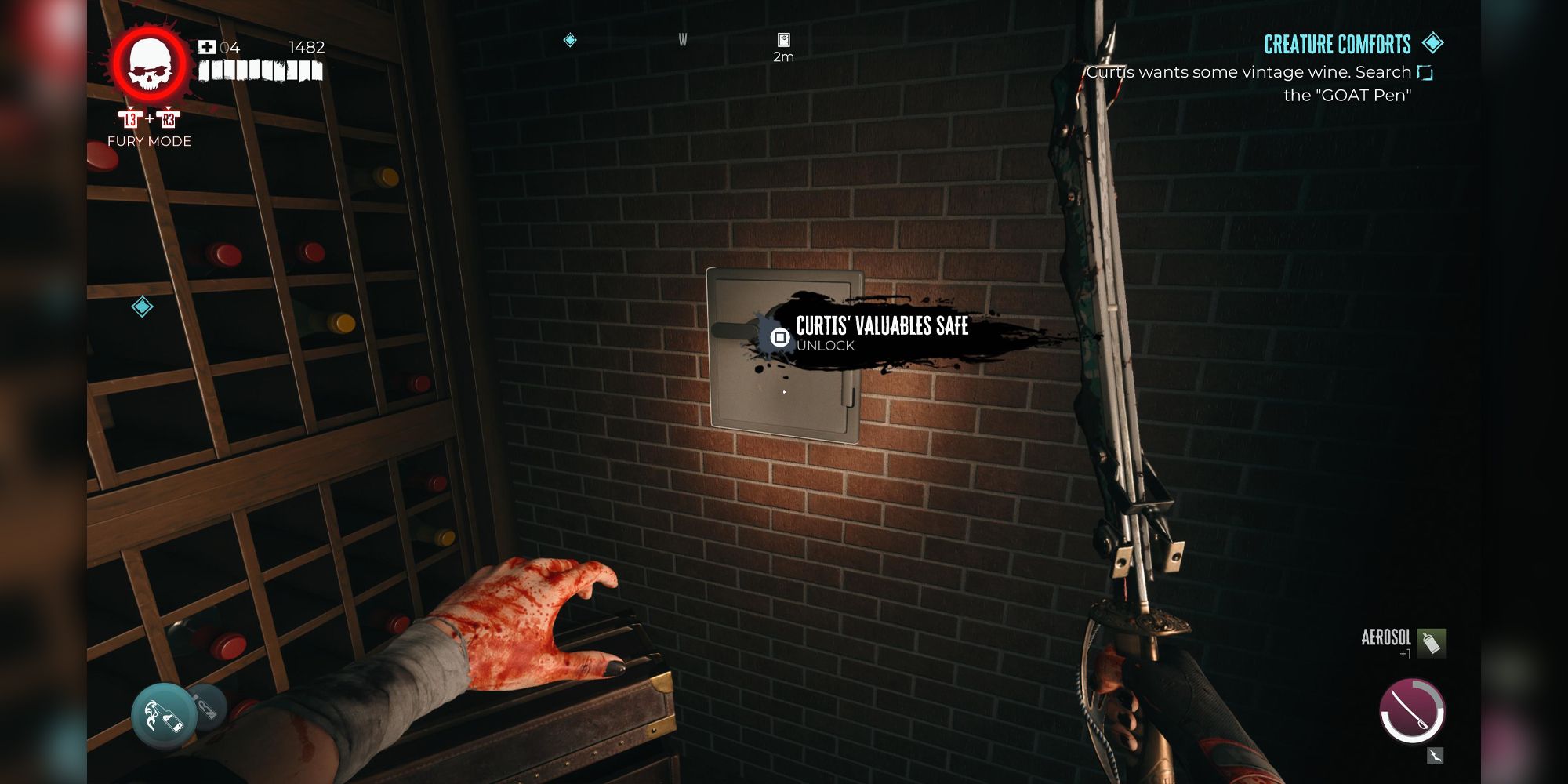Expand the quest objective under Creature Comforts

pyautogui.click(x=1253, y=82)
